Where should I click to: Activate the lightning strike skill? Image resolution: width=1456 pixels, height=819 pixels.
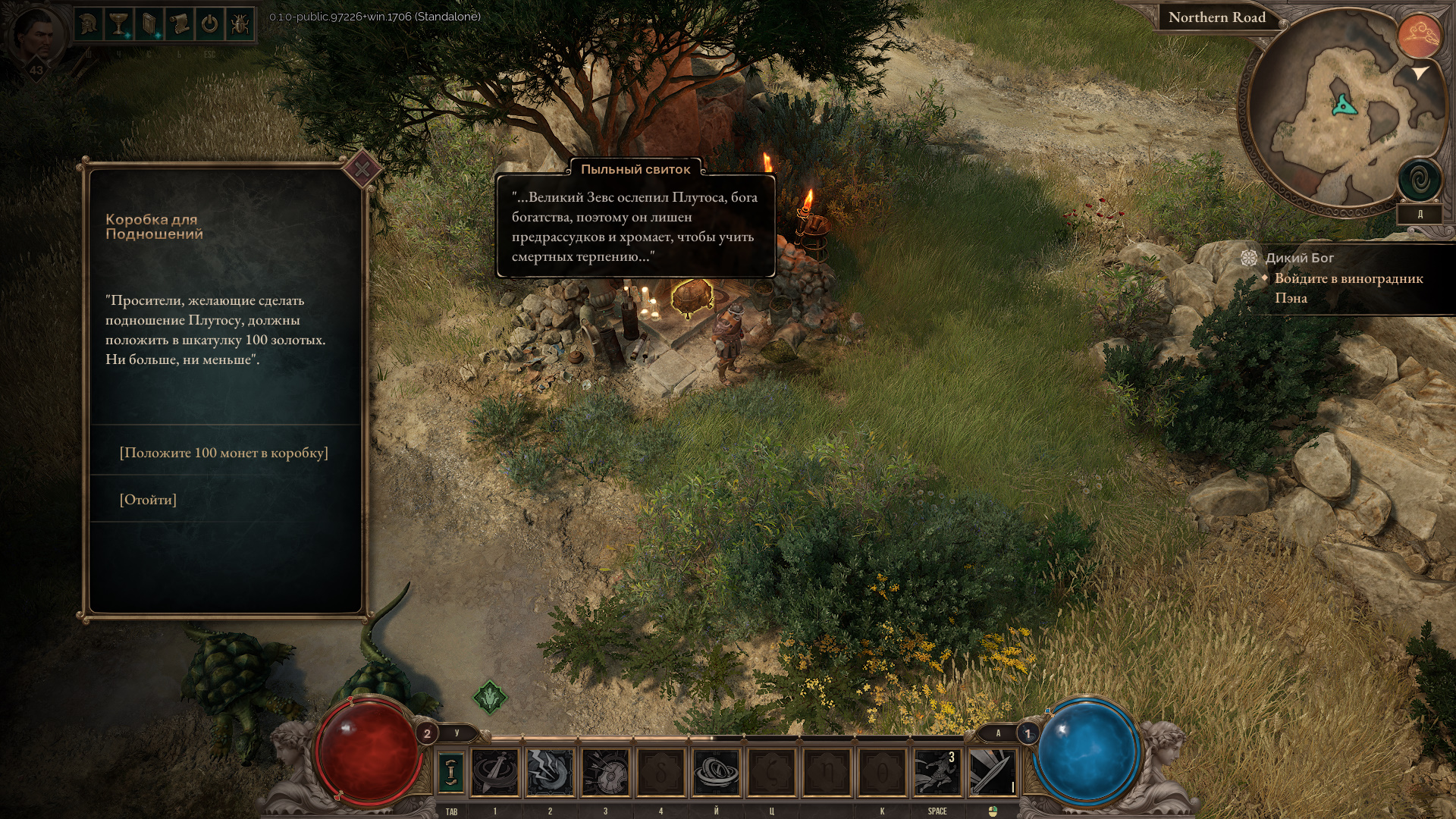[x=550, y=772]
